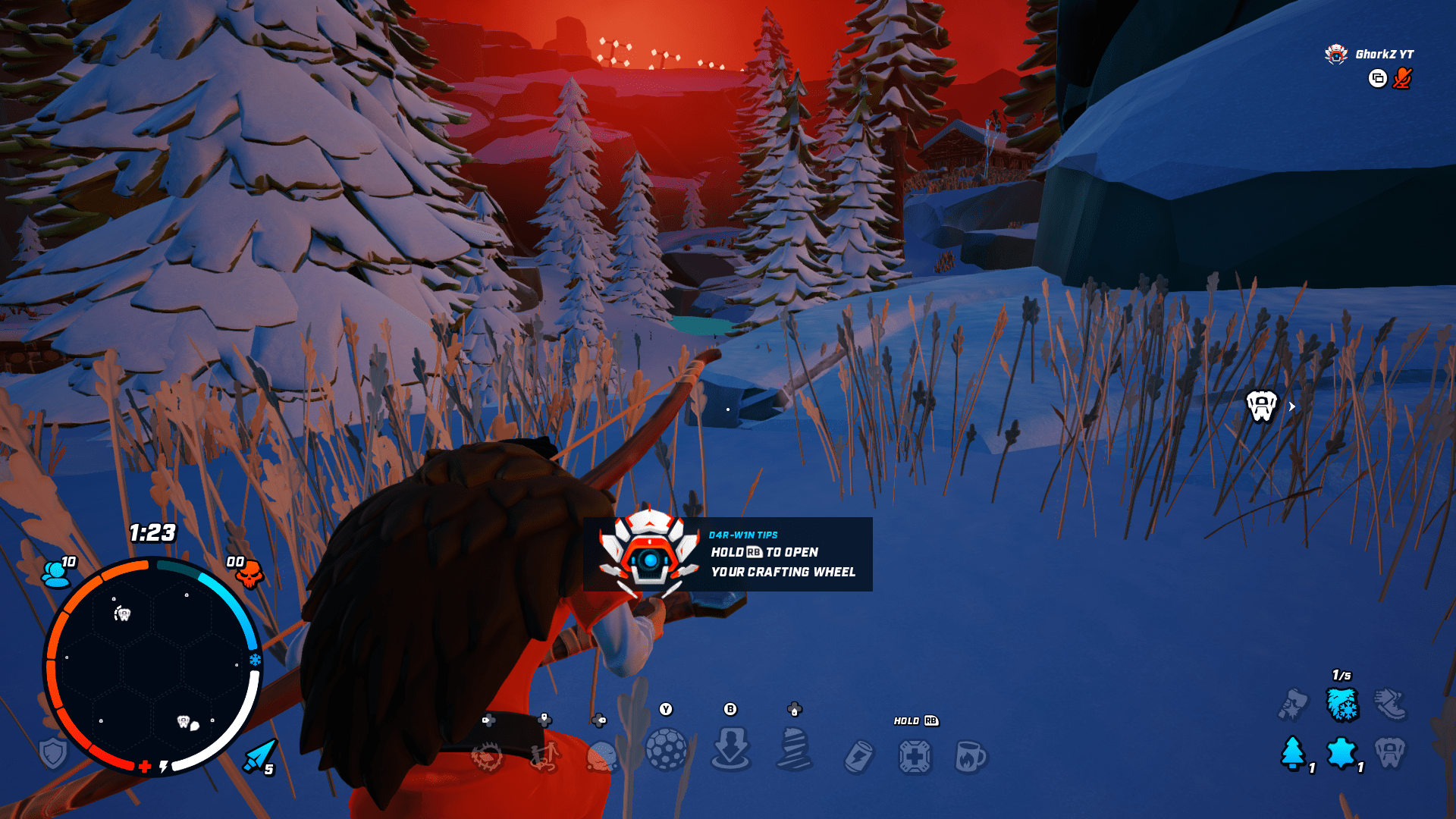Activate the hexagon-patterned sphere ability
This screenshot has width=1456, height=819.
(x=666, y=749)
